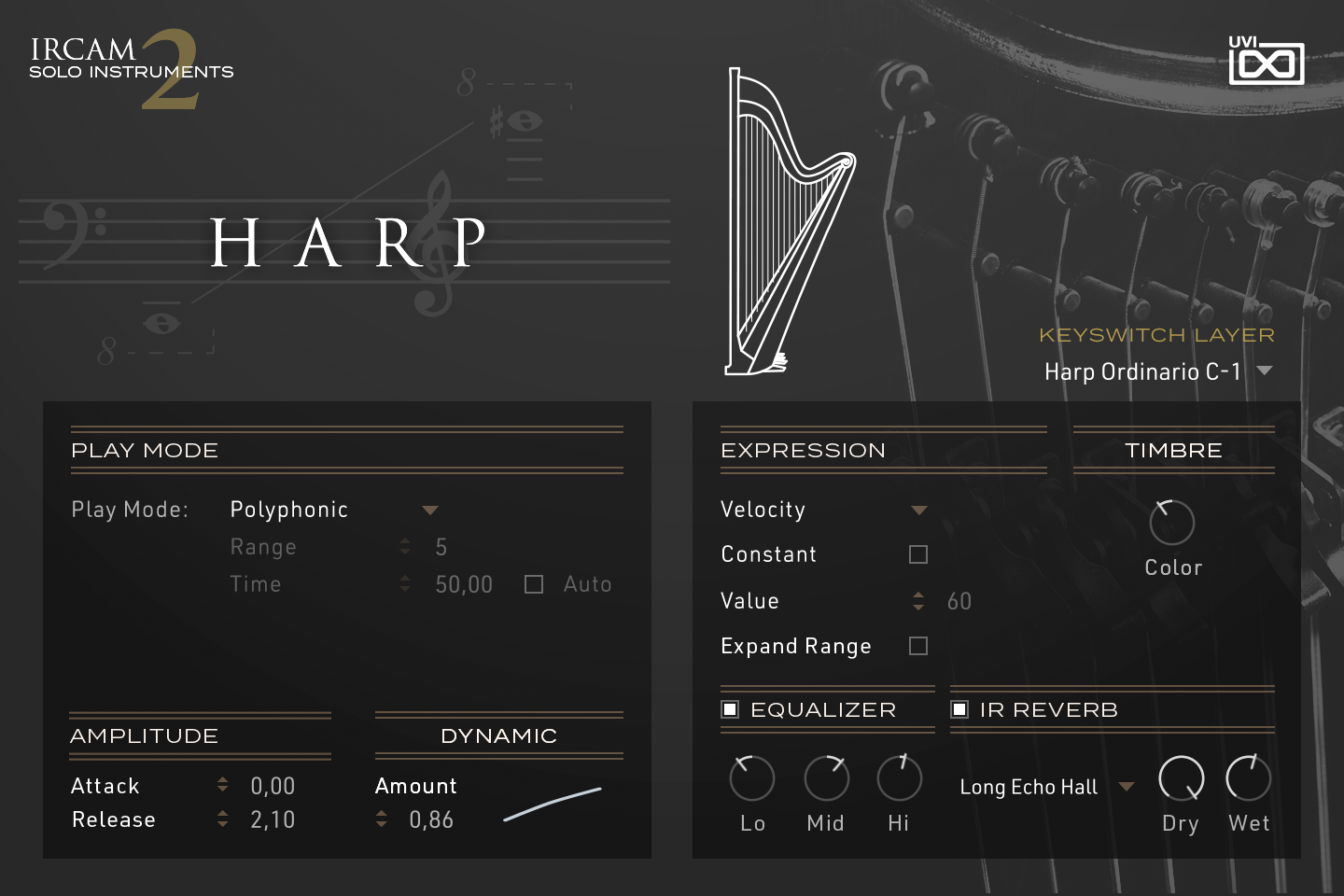The height and width of the screenshot is (896, 1344).
Task: Adjust the Wet reverb knob
Action: coord(1248,778)
